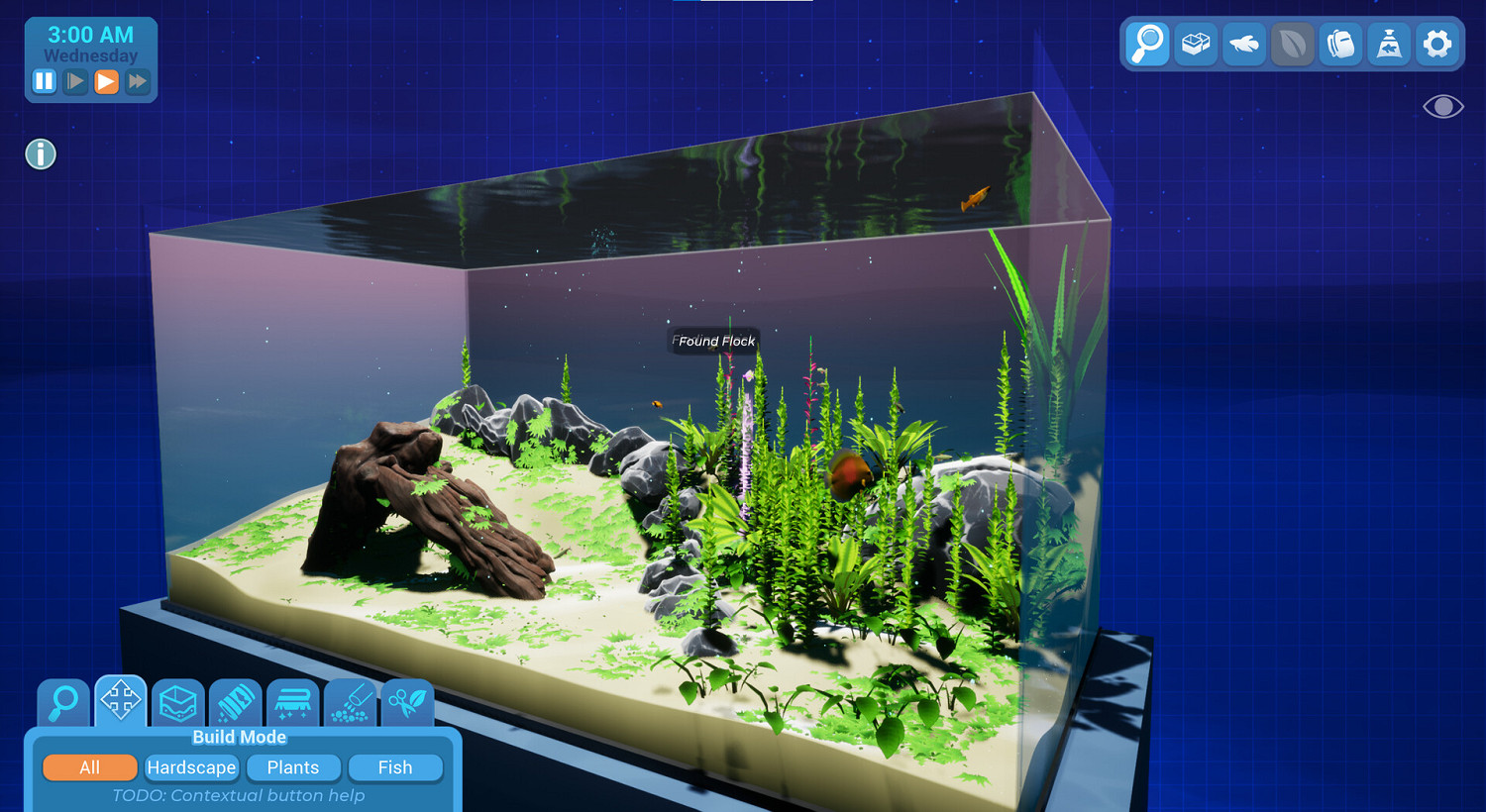The height and width of the screenshot is (812, 1486).
Task: Open the inspect magnifier tab in bottom toolbar
Action: (x=62, y=703)
